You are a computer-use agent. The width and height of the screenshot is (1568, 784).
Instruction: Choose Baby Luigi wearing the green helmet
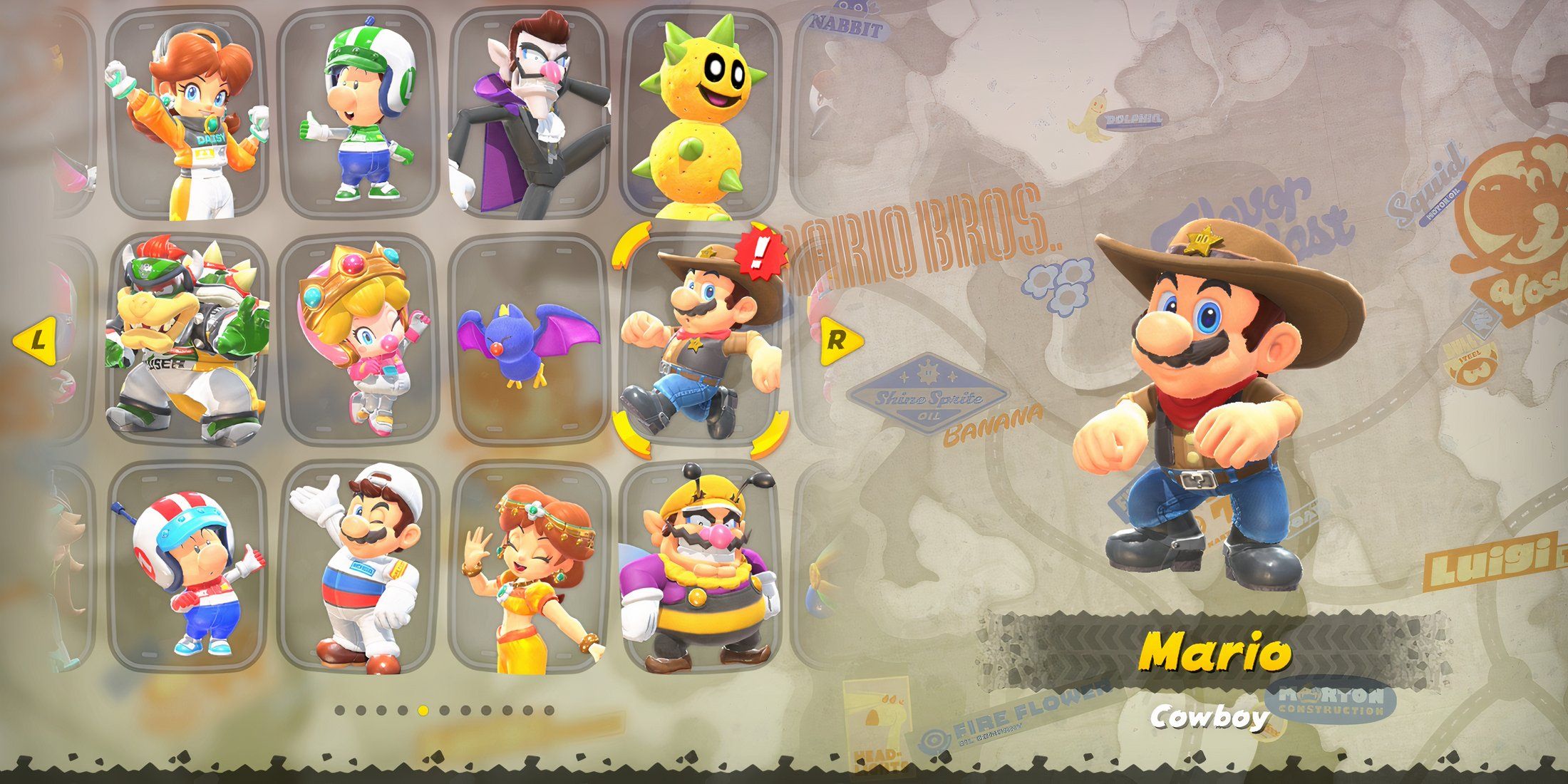point(356,114)
